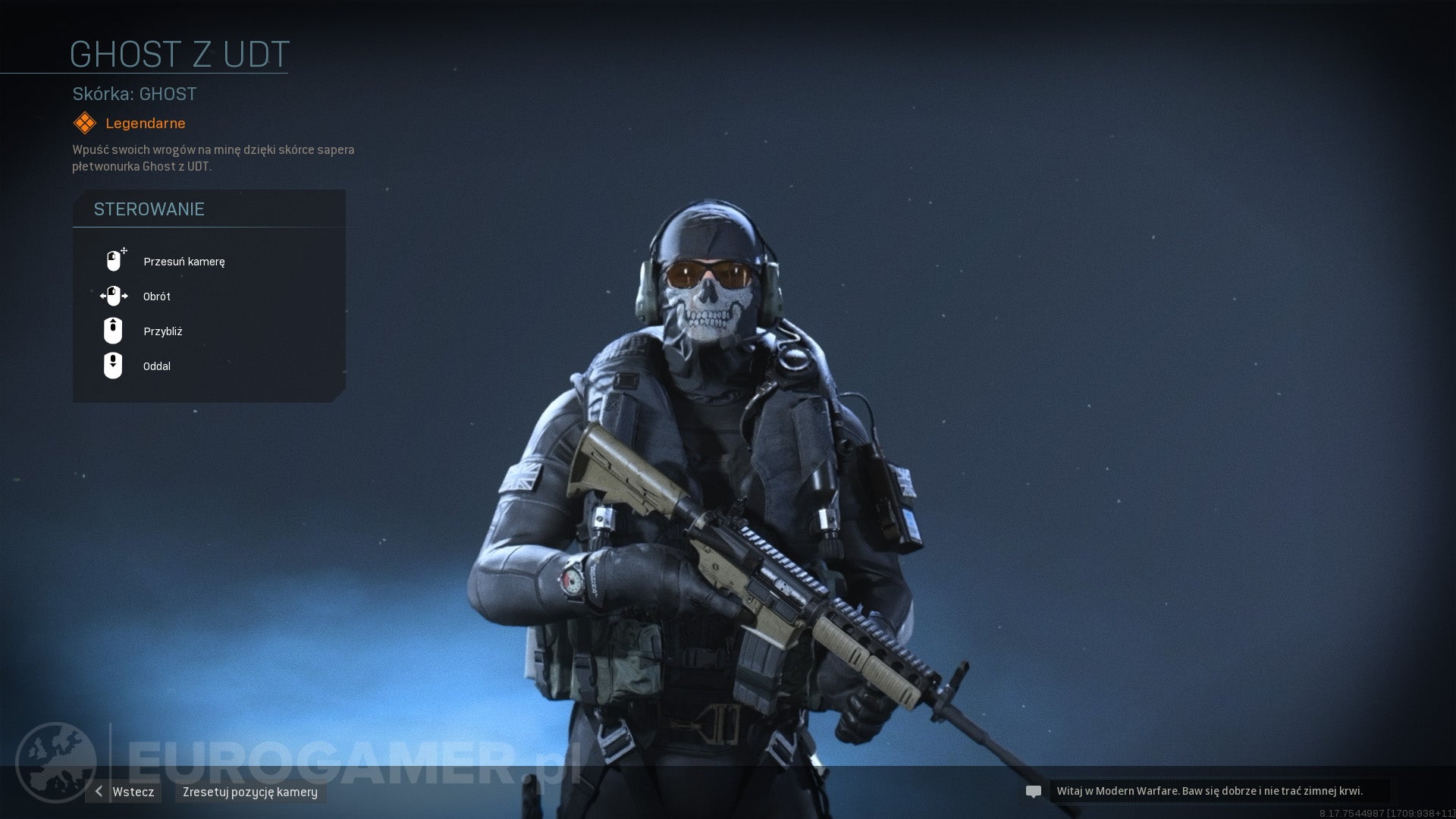Expand the Legendarne rarity details
The height and width of the screenshot is (819, 1456).
[144, 123]
